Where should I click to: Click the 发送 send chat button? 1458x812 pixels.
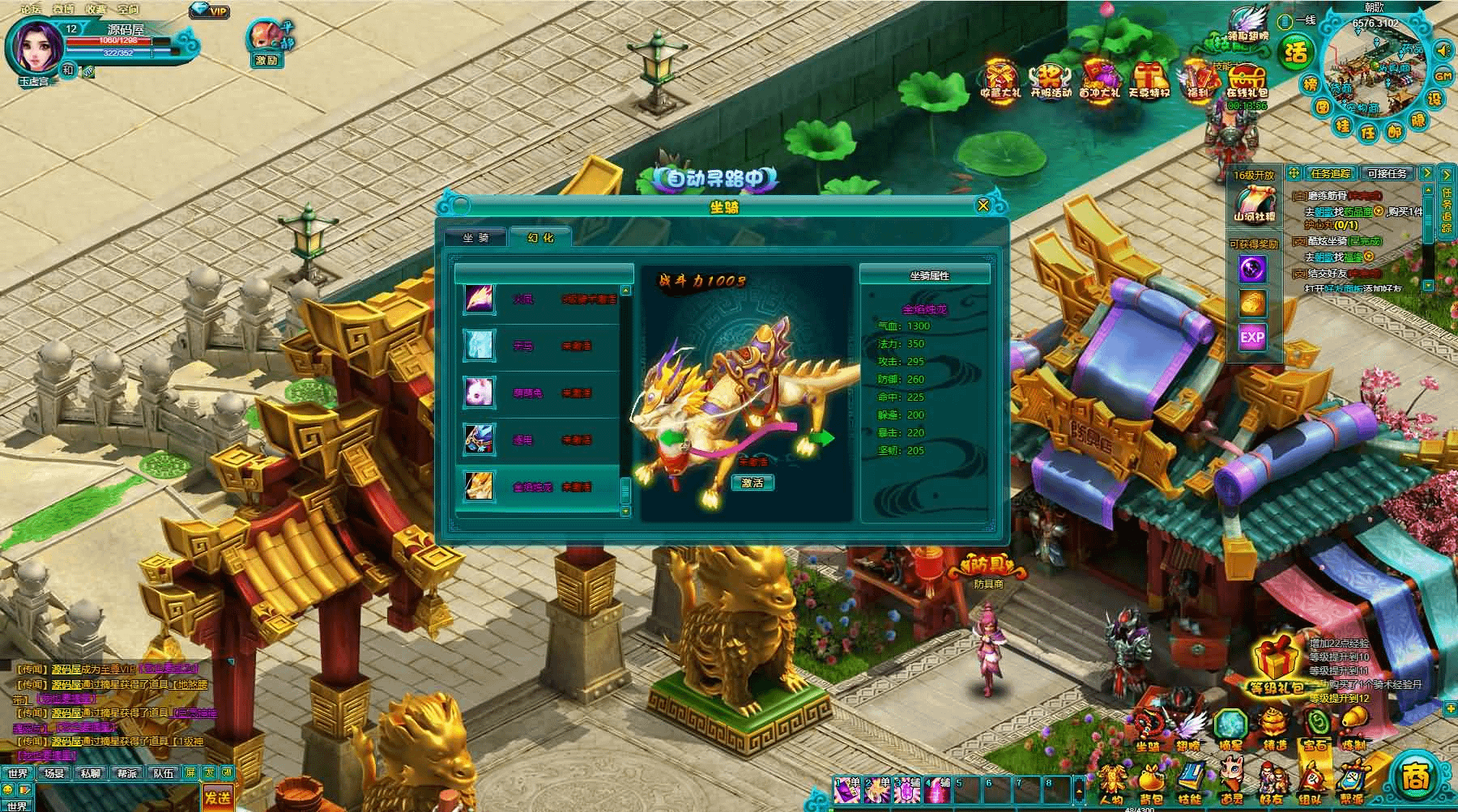click(216, 797)
